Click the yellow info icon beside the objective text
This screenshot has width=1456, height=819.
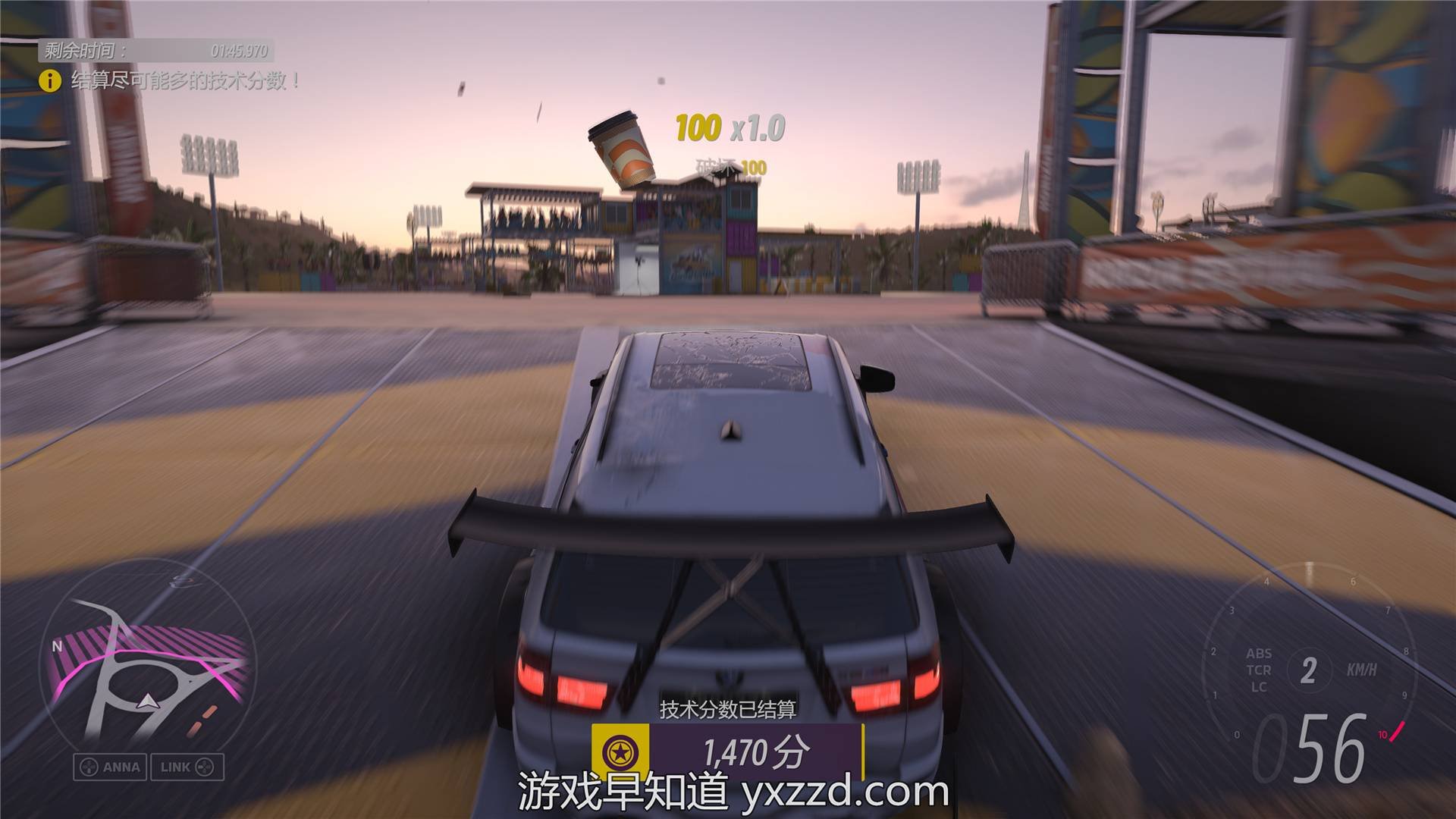click(50, 79)
